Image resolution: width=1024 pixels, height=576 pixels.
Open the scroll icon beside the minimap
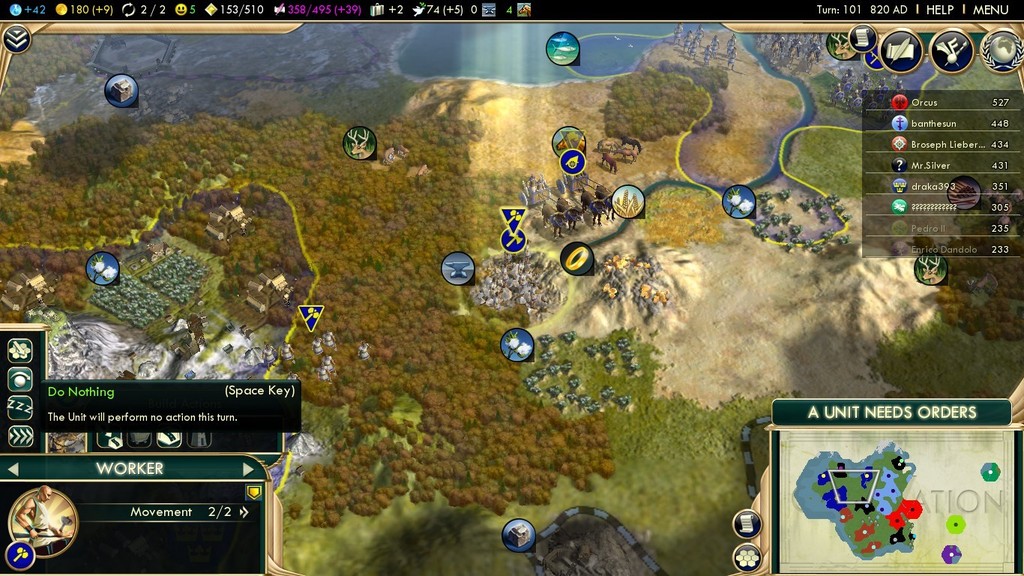746,523
